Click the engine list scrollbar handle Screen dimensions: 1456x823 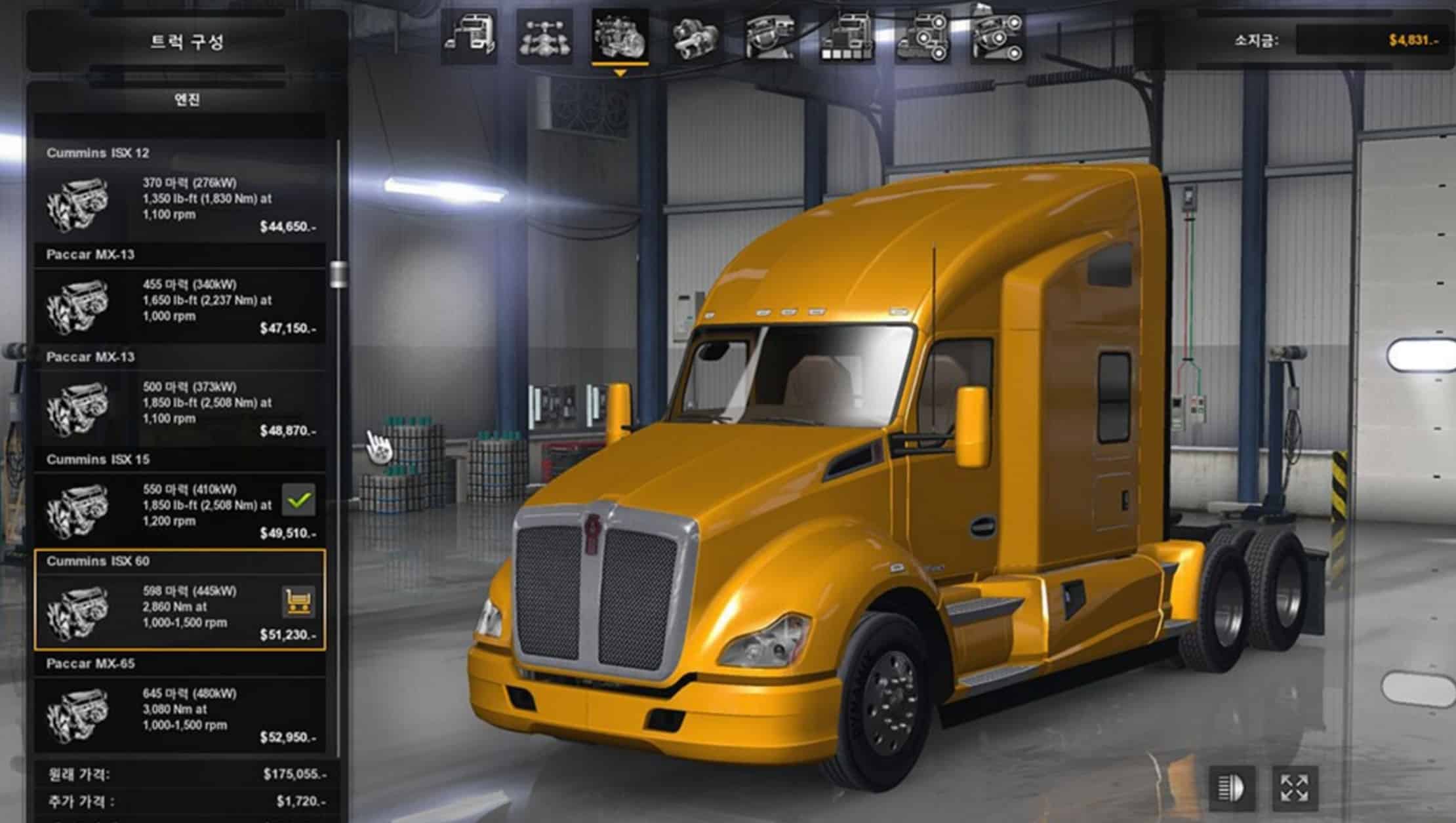click(x=338, y=274)
